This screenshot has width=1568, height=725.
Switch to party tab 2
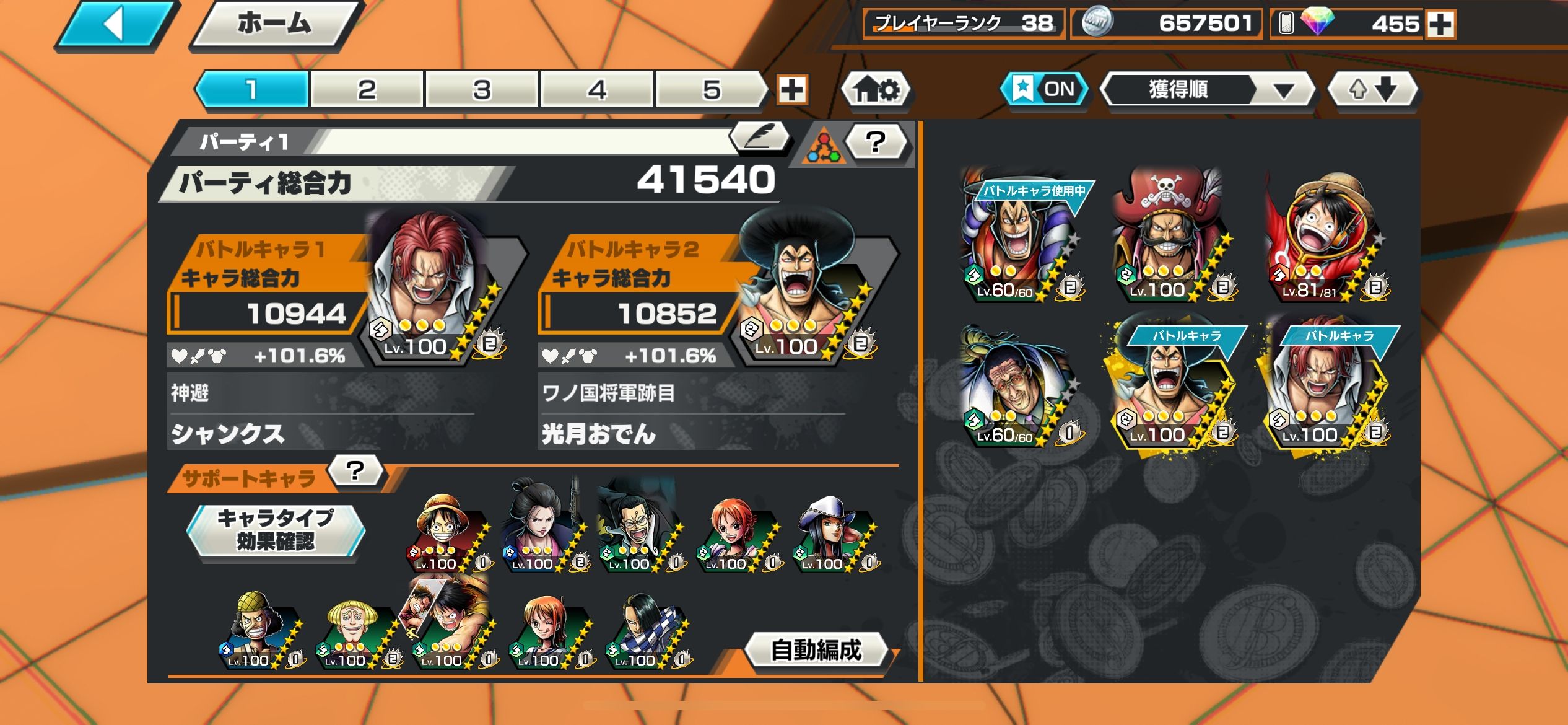(367, 90)
